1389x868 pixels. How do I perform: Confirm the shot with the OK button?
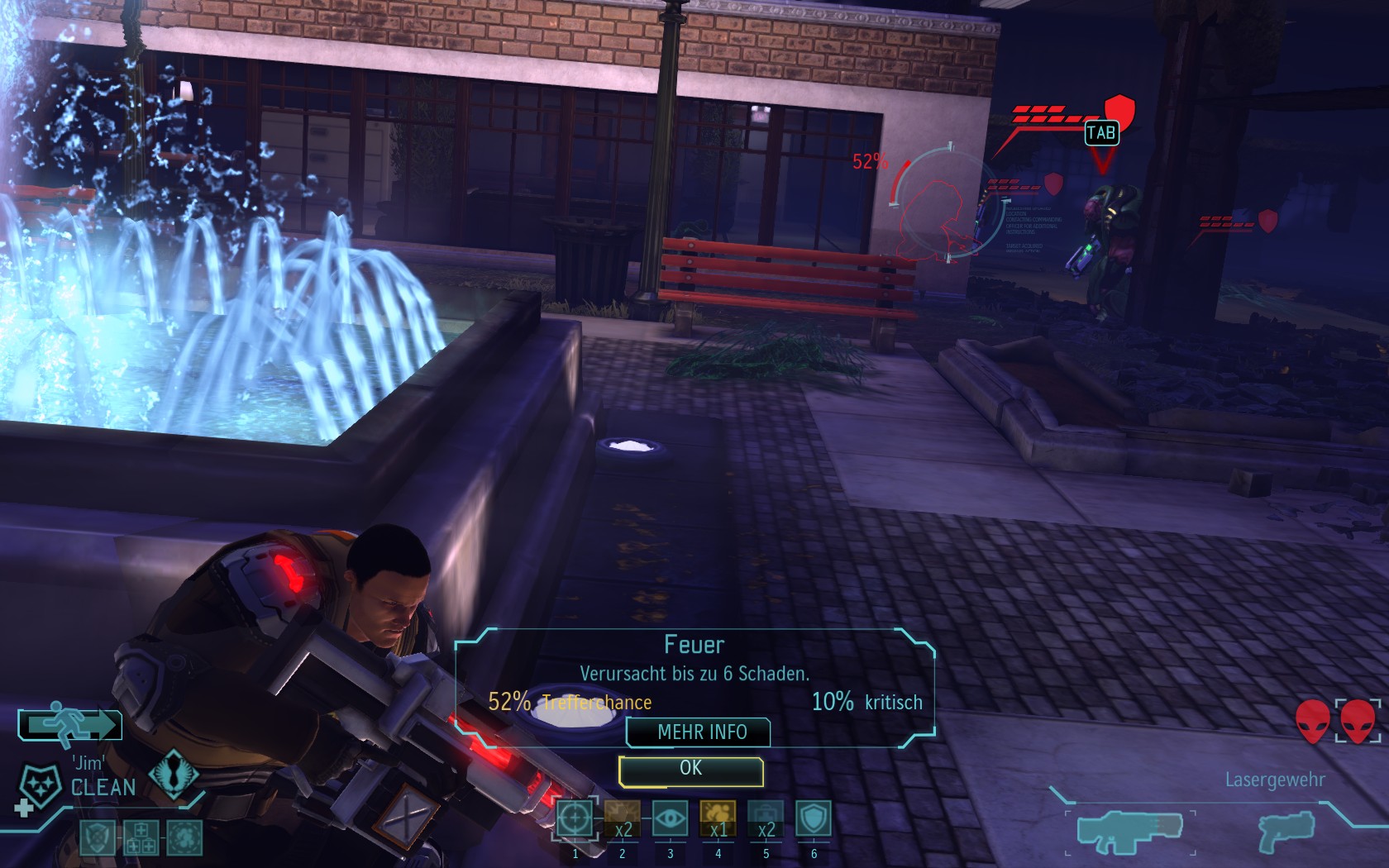[690, 770]
